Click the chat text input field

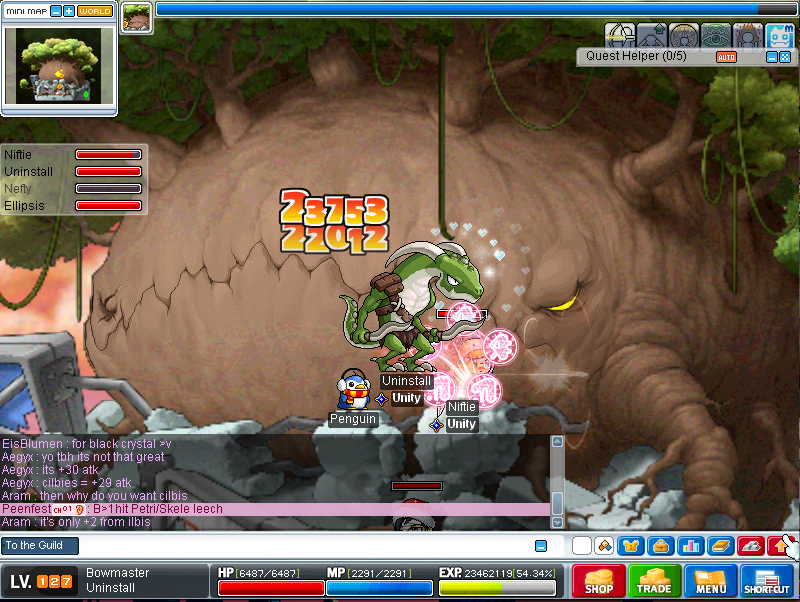click(300, 546)
